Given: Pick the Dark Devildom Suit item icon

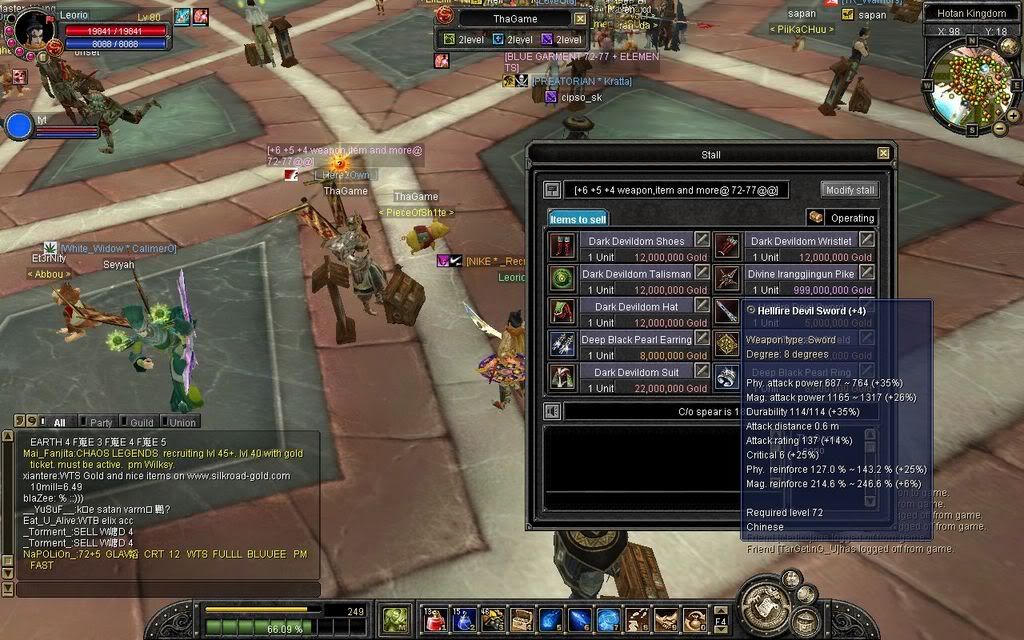Looking at the screenshot, I should 563,377.
